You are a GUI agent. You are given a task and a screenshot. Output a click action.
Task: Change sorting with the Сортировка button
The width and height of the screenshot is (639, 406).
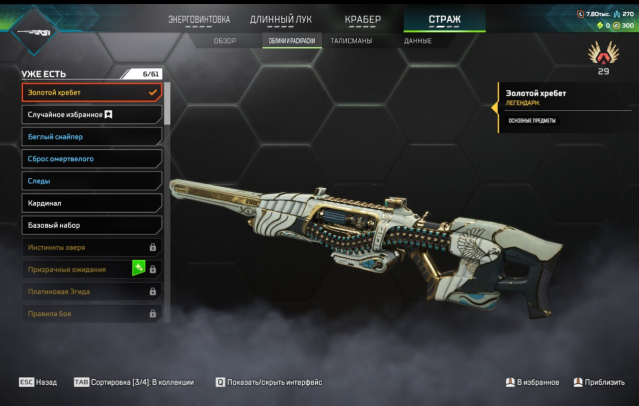(x=130, y=382)
